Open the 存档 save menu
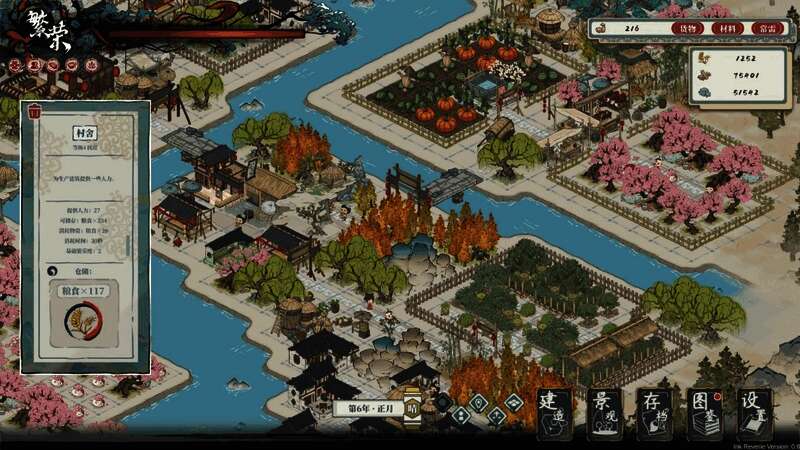 click(x=655, y=413)
